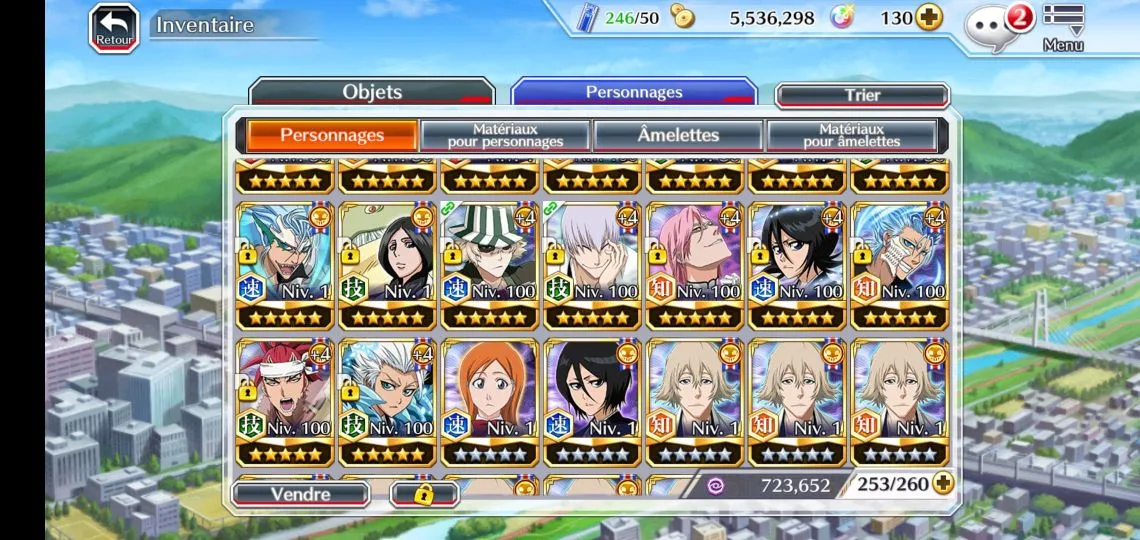Image resolution: width=1140 pixels, height=540 pixels.
Task: Switch to the Objets tab
Action: click(x=371, y=93)
